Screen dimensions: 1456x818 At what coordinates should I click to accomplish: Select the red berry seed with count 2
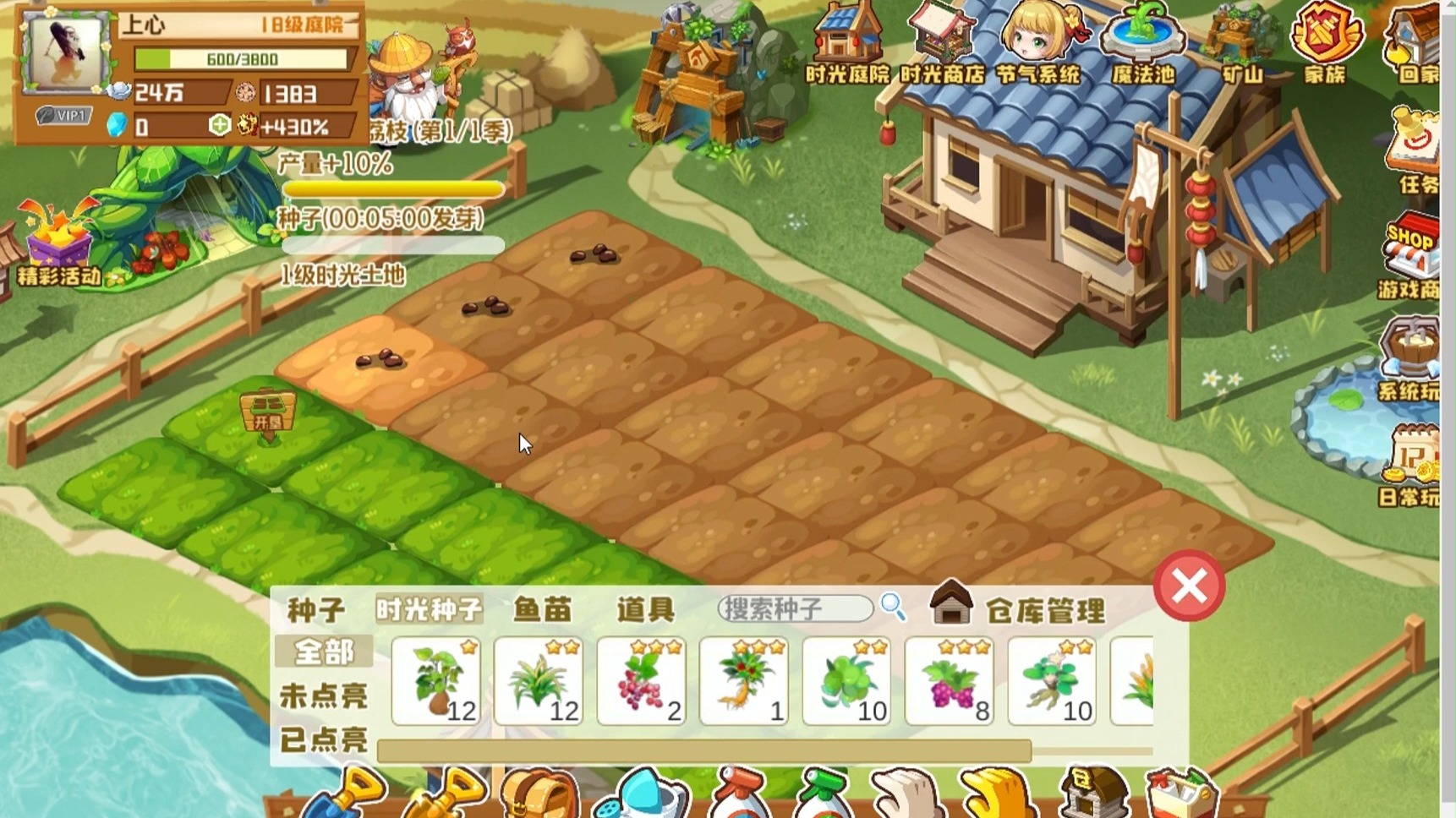point(641,682)
